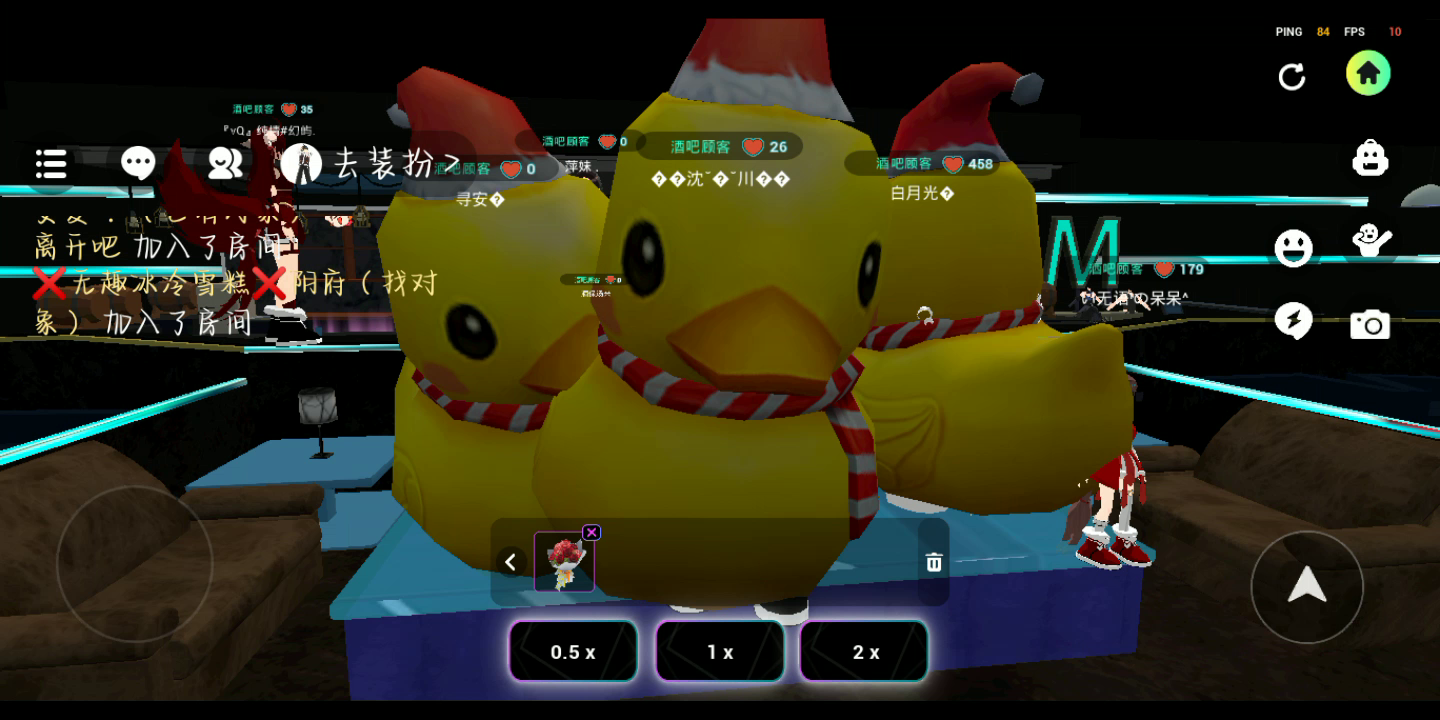Open the backpack inventory
The width and height of the screenshot is (1440, 720).
1370,158
